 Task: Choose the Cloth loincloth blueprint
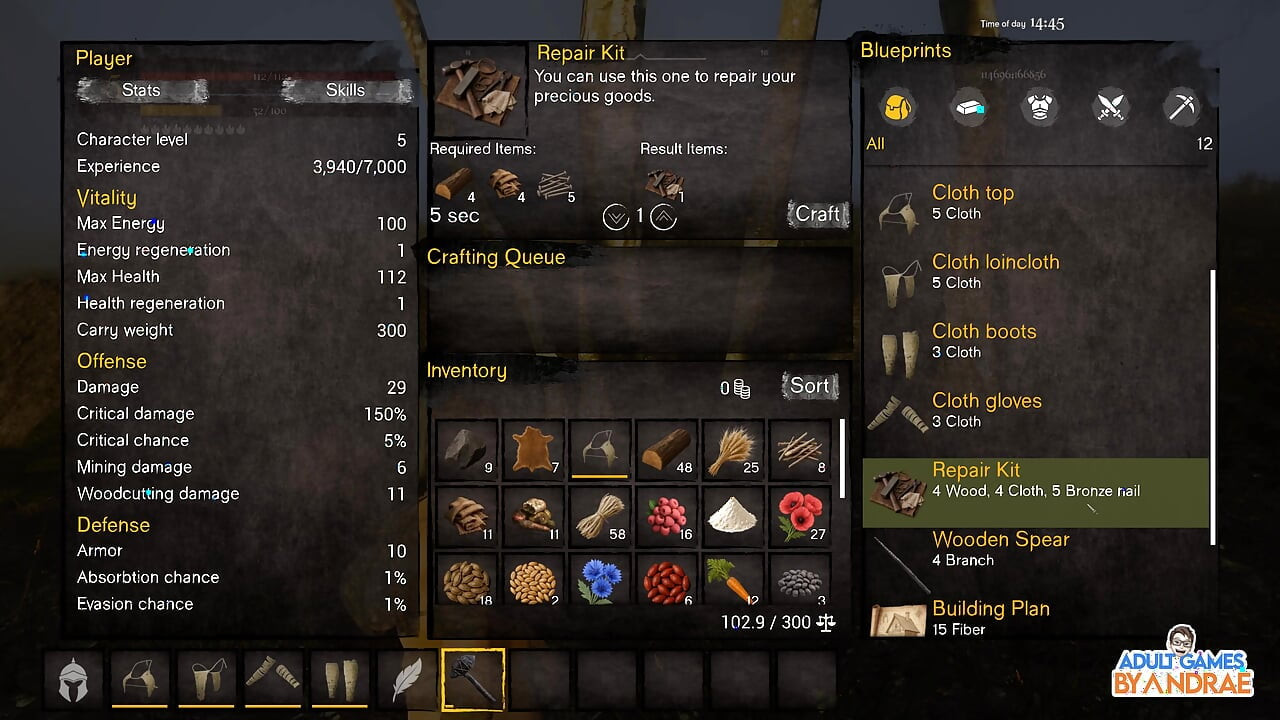(x=1035, y=271)
